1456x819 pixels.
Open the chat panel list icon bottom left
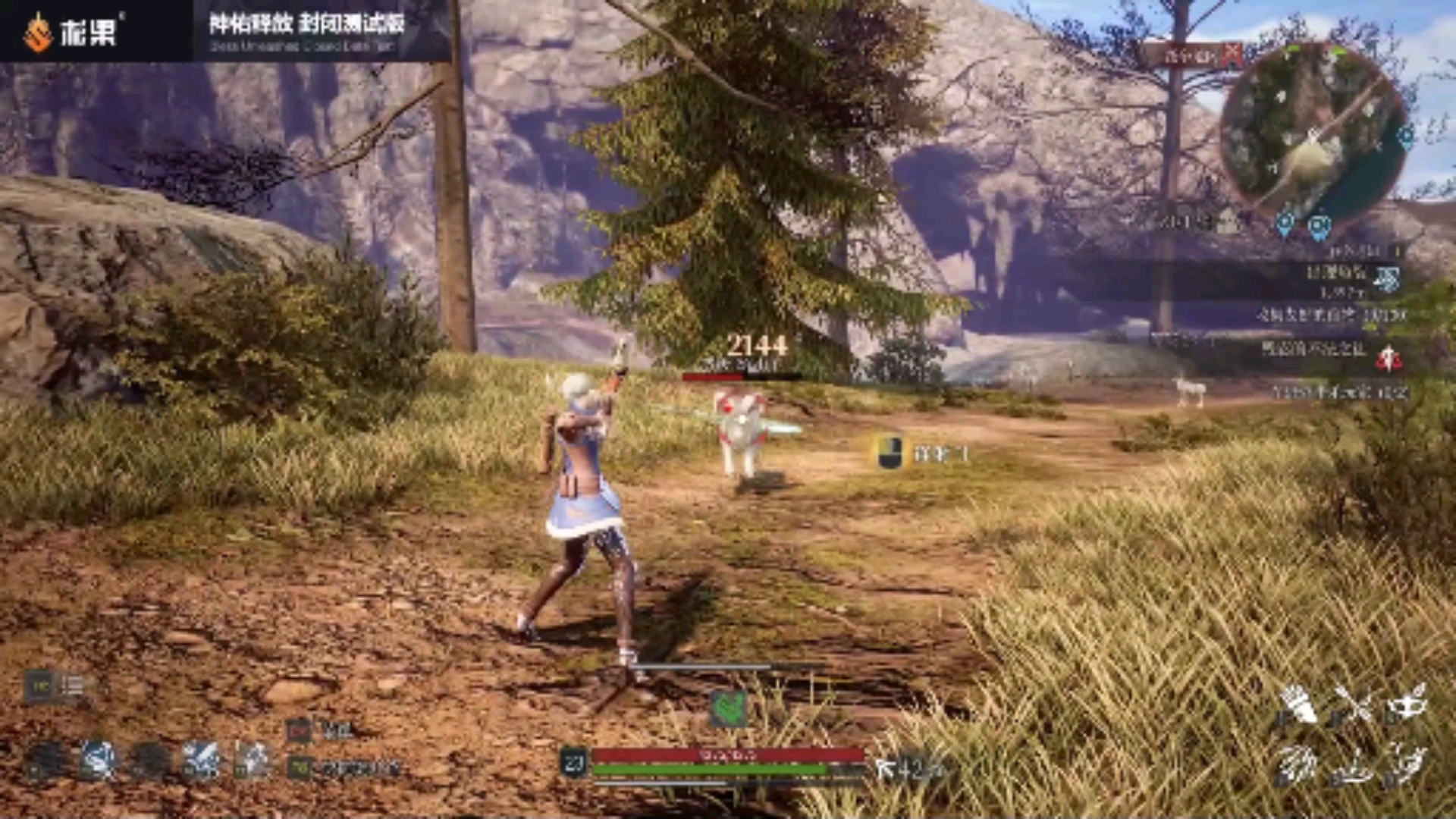coord(72,685)
